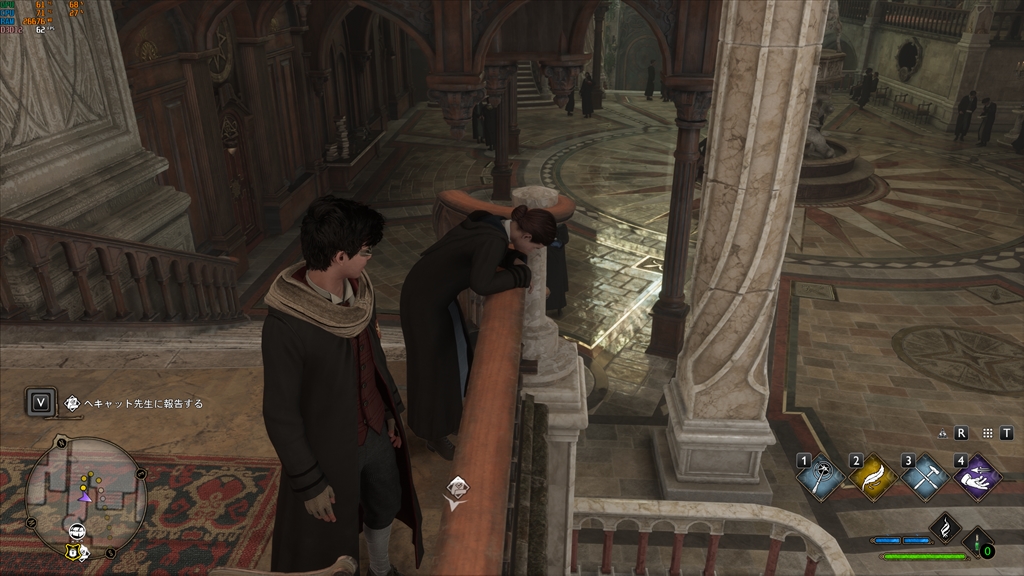This screenshot has height=576, width=1024.
Task: Select the Lumos wand spell slot
Action: click(821, 478)
